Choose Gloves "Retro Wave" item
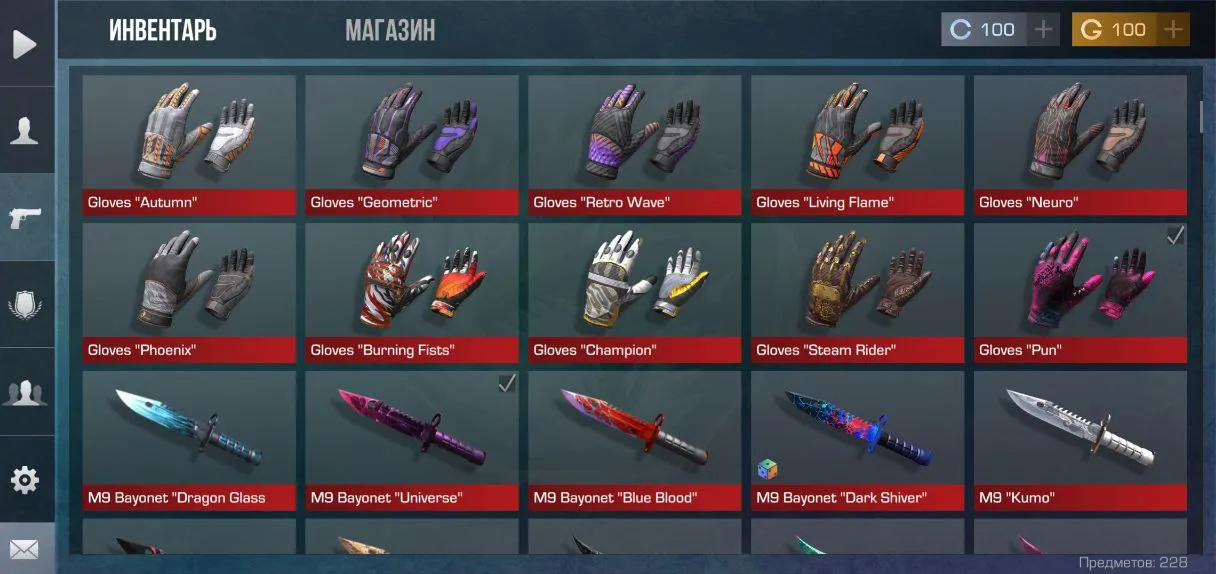Viewport: 1216px width, 574px height. click(x=635, y=145)
